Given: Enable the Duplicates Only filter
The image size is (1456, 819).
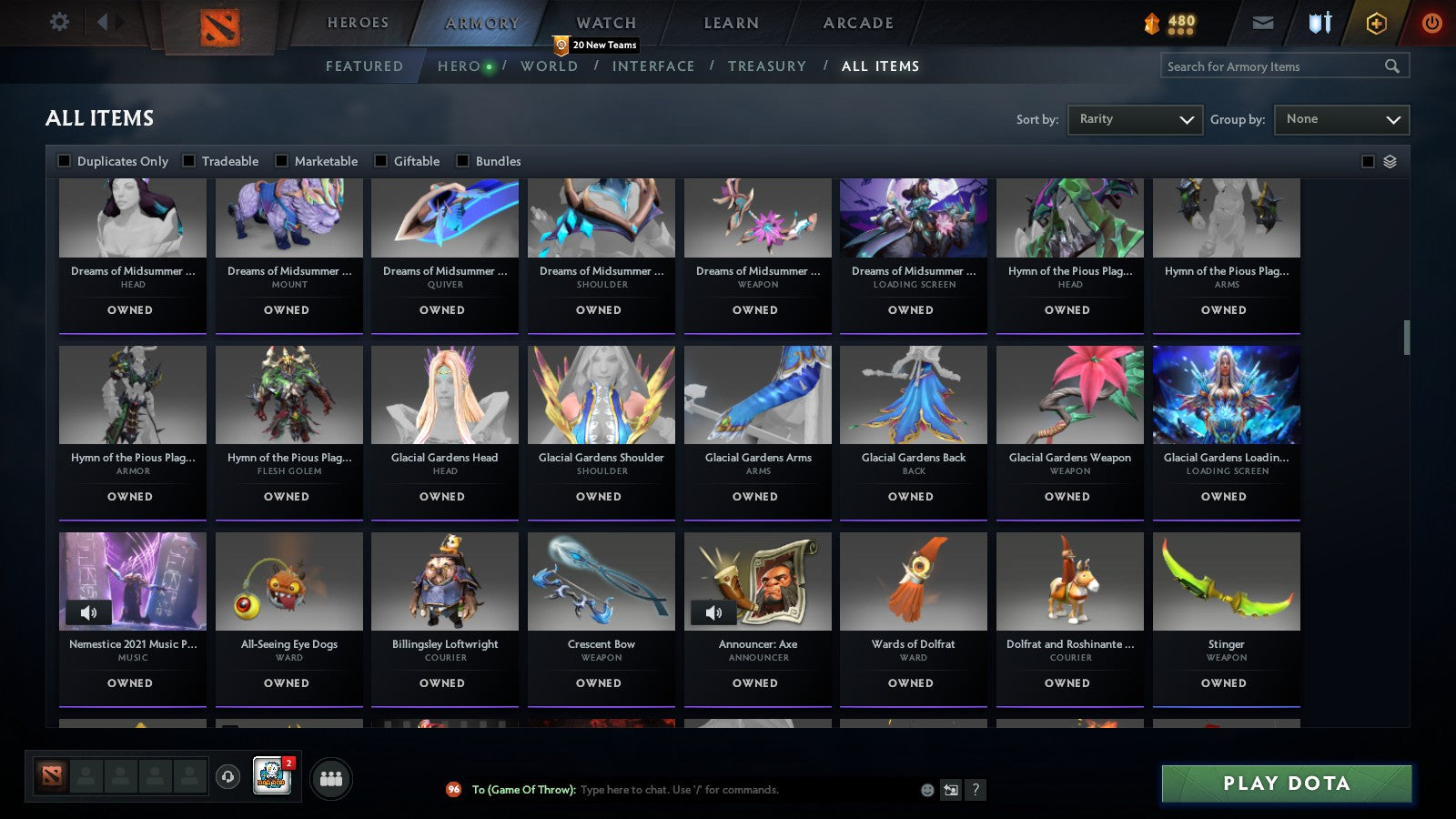Looking at the screenshot, I should 64,160.
